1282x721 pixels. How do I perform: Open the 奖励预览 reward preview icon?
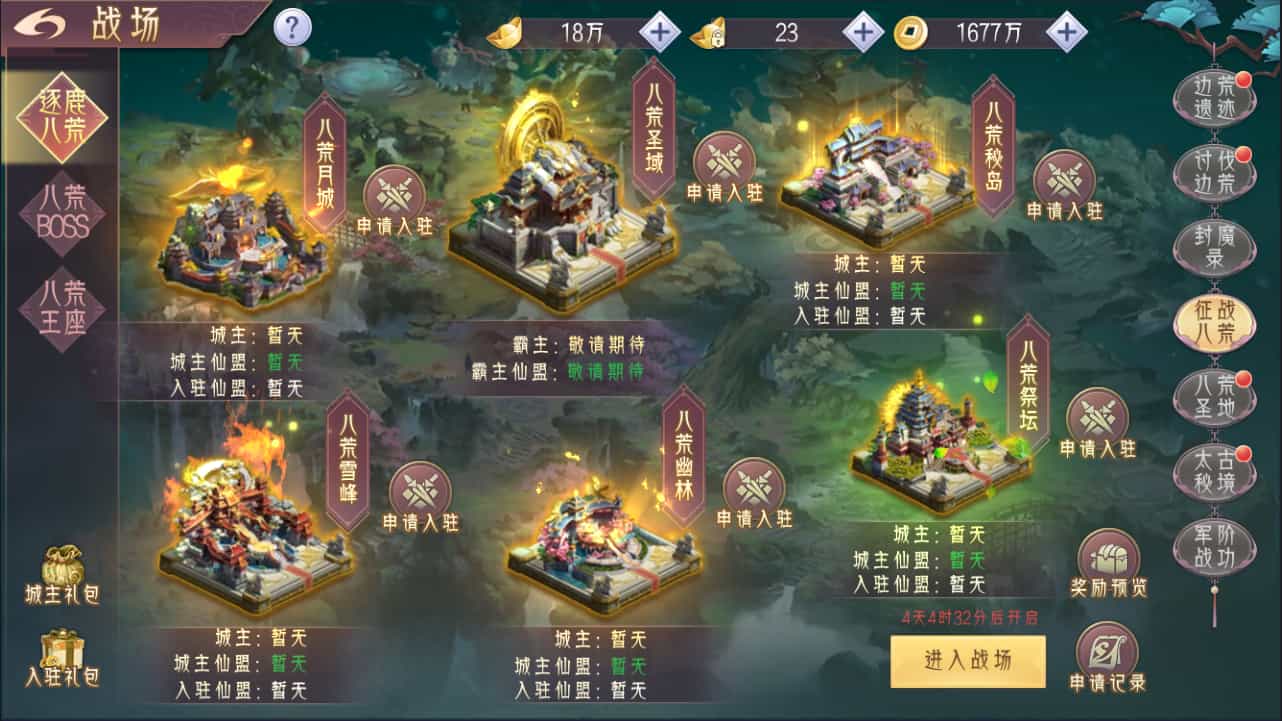coord(1110,555)
